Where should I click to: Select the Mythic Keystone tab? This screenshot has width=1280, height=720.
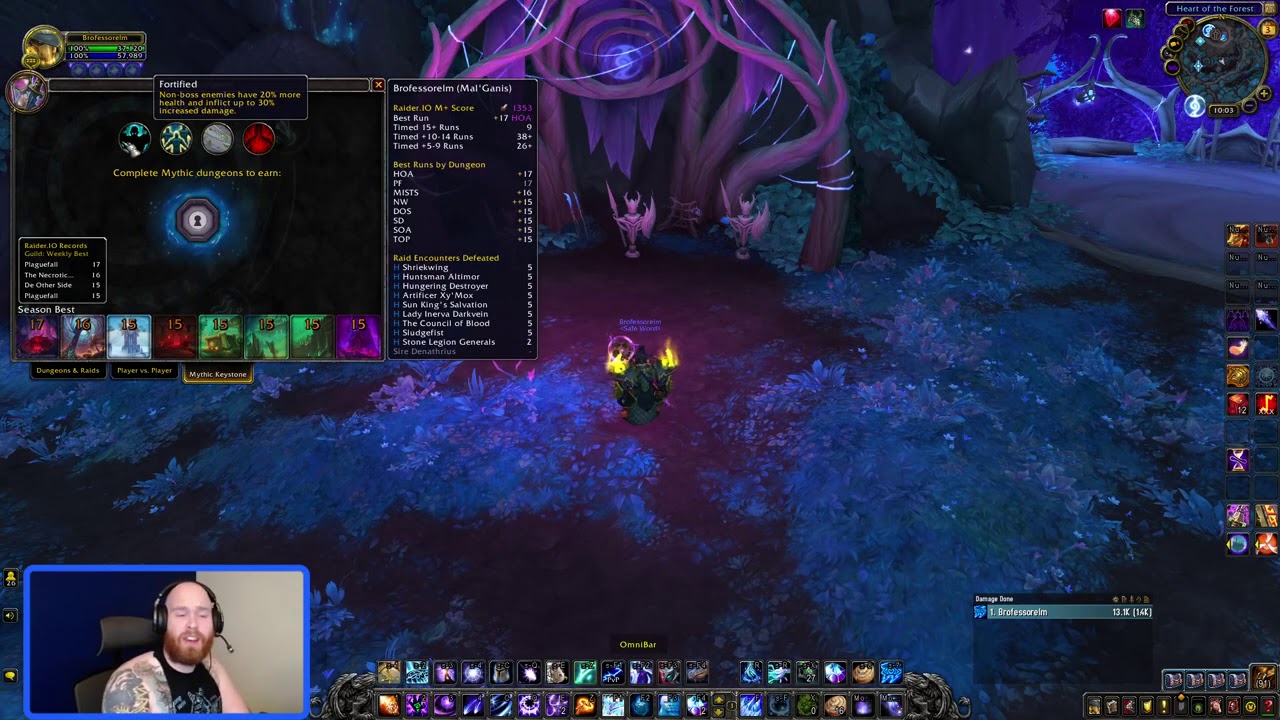(x=217, y=373)
